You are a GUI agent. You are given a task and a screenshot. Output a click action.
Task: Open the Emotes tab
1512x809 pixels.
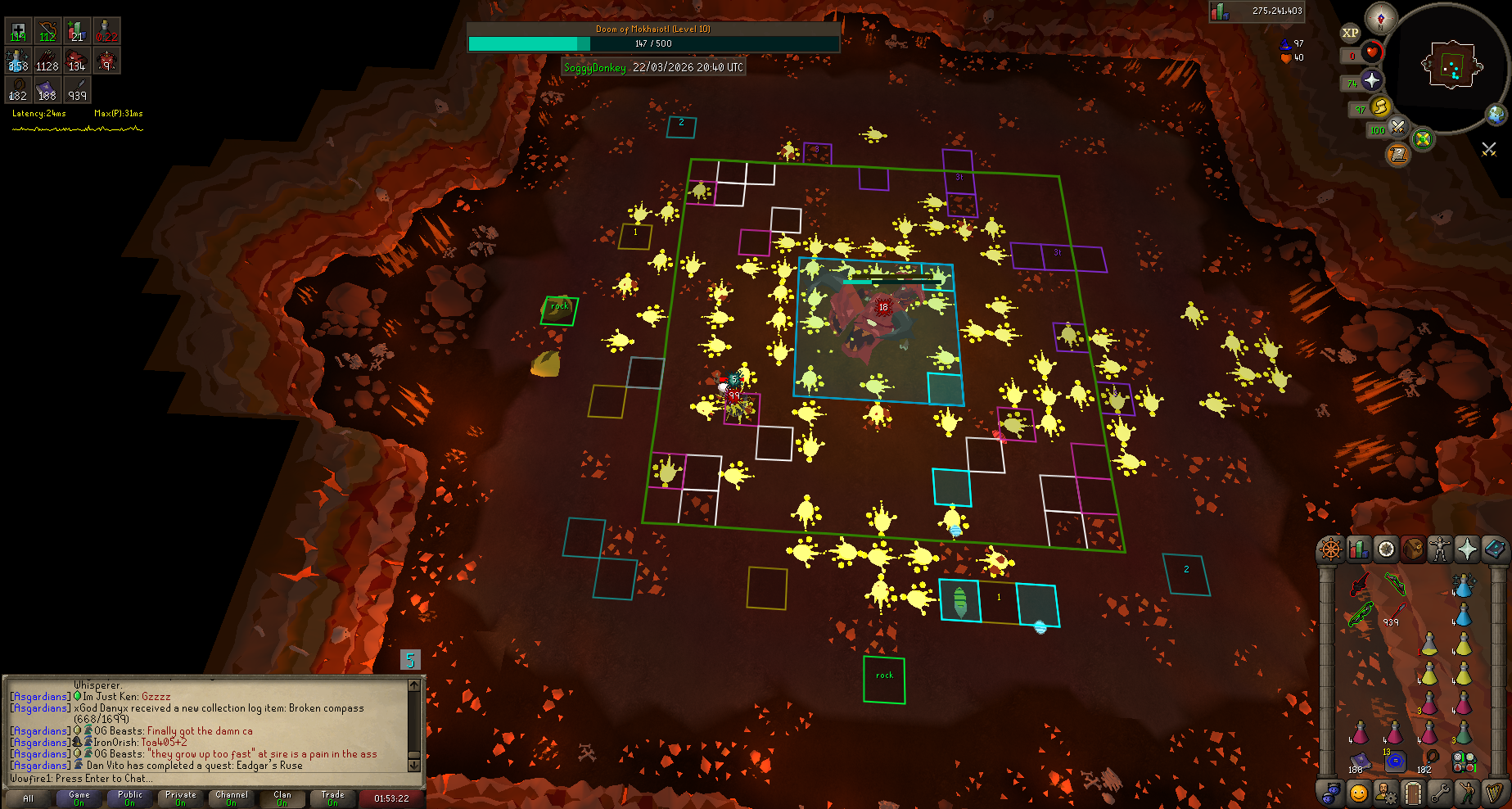point(1467,793)
